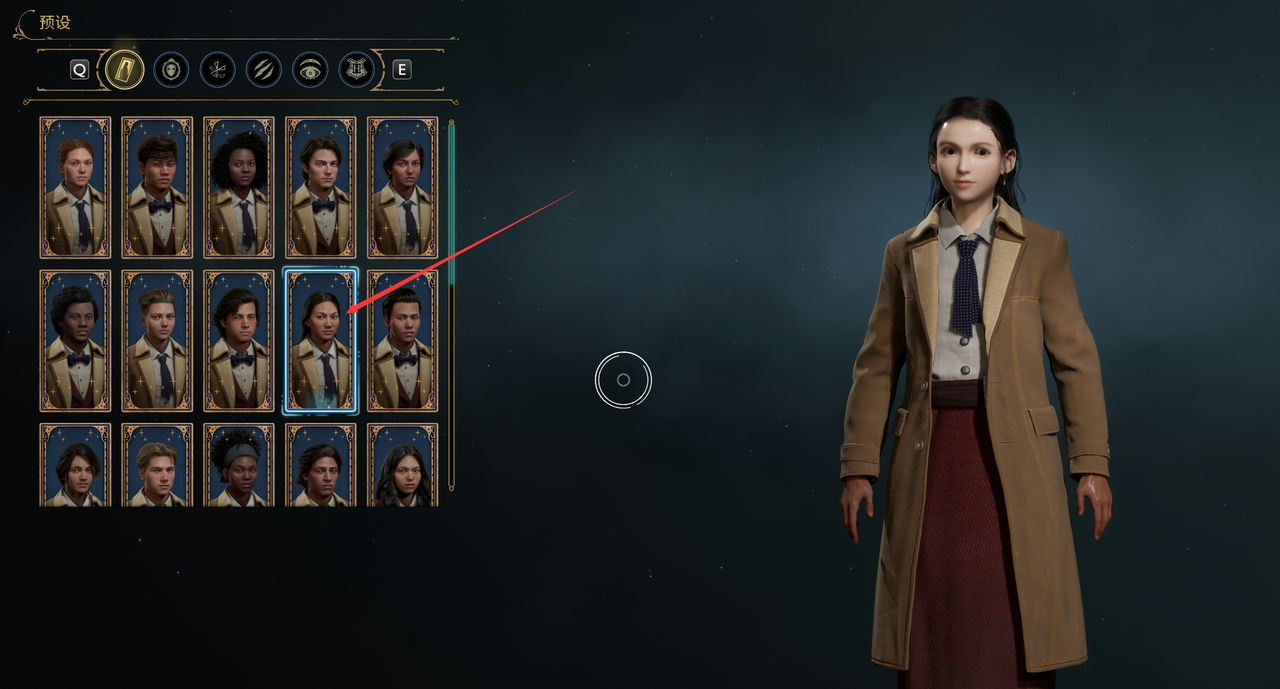Choose the highlighted preset with the blue border

pos(320,340)
